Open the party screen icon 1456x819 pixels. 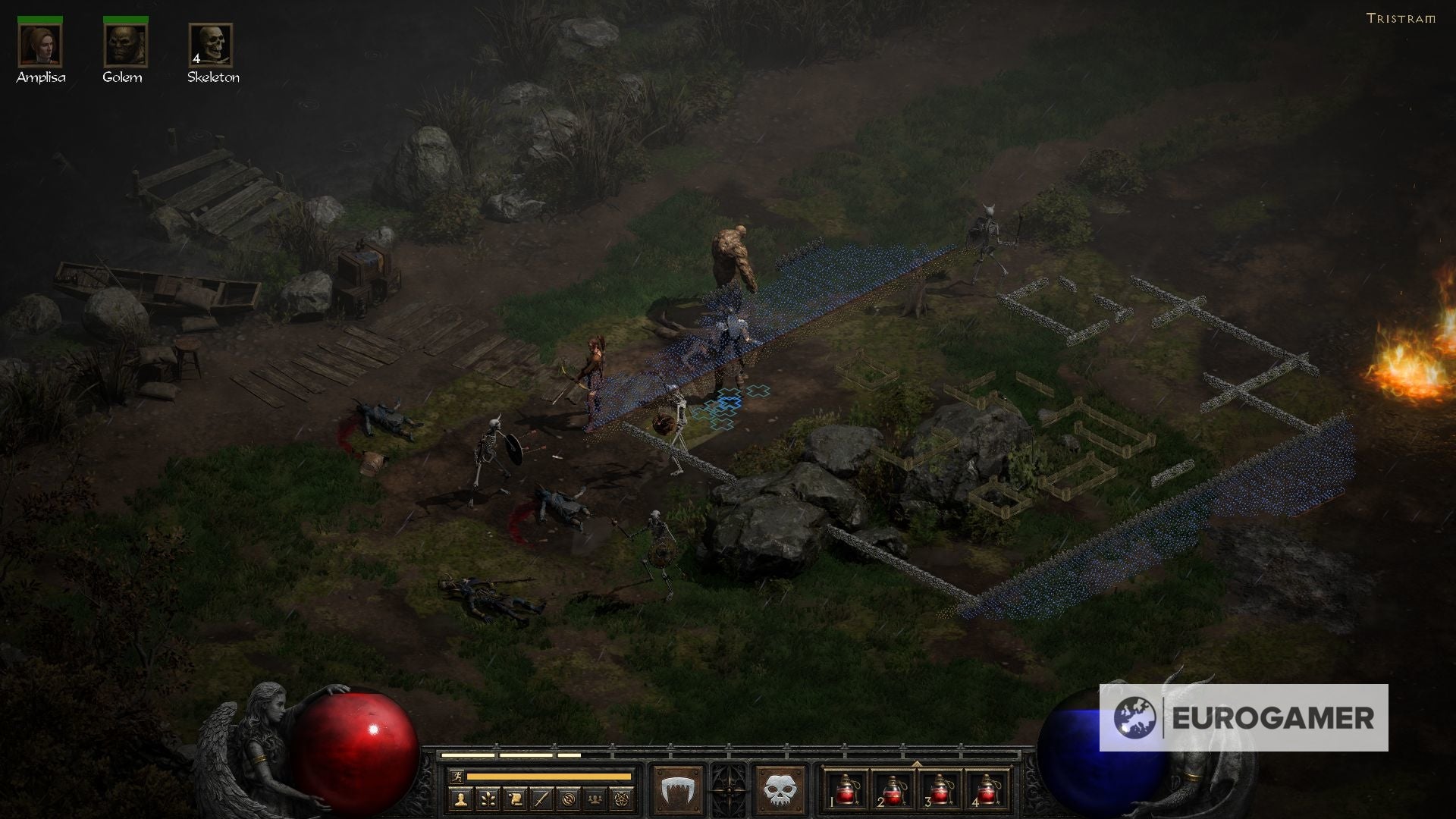(x=595, y=799)
